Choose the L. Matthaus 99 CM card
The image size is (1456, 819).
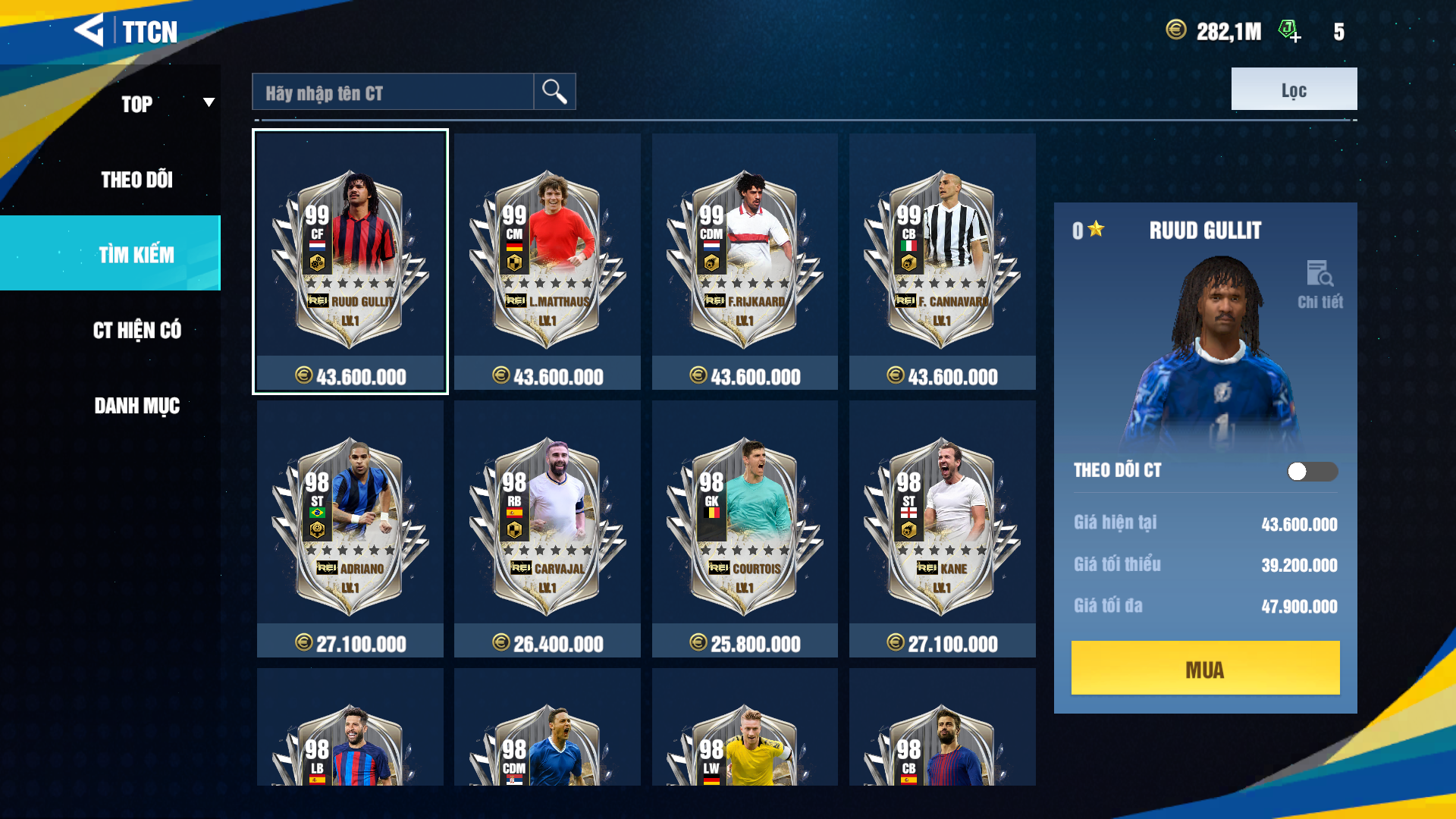[x=548, y=262]
